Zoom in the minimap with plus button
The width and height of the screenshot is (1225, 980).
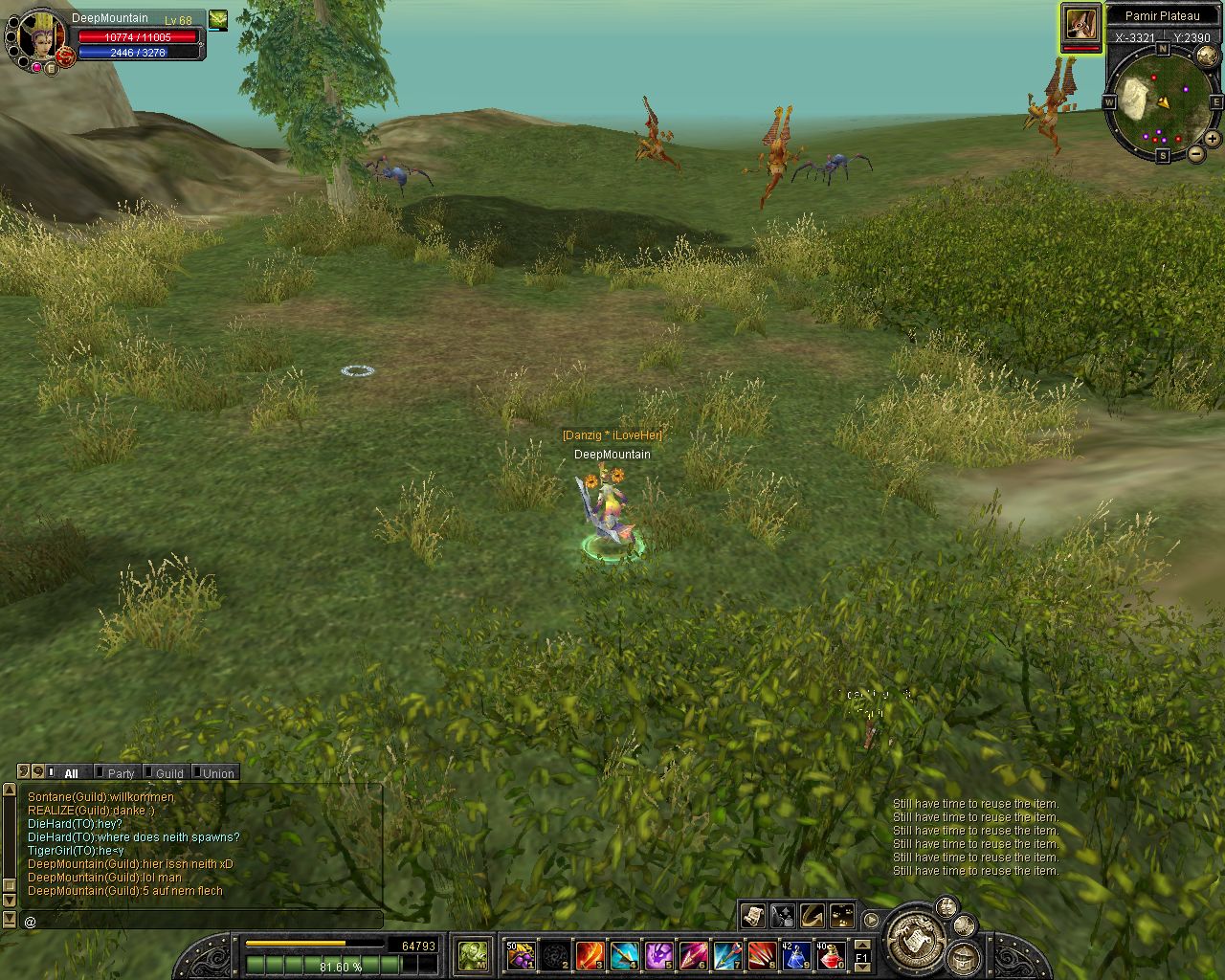point(1213,139)
